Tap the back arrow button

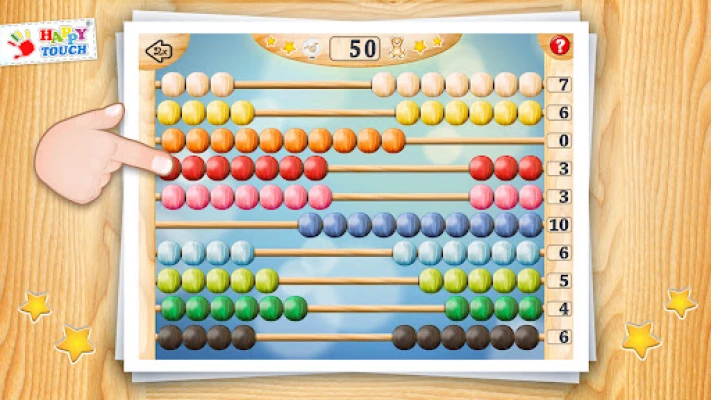pos(158,51)
